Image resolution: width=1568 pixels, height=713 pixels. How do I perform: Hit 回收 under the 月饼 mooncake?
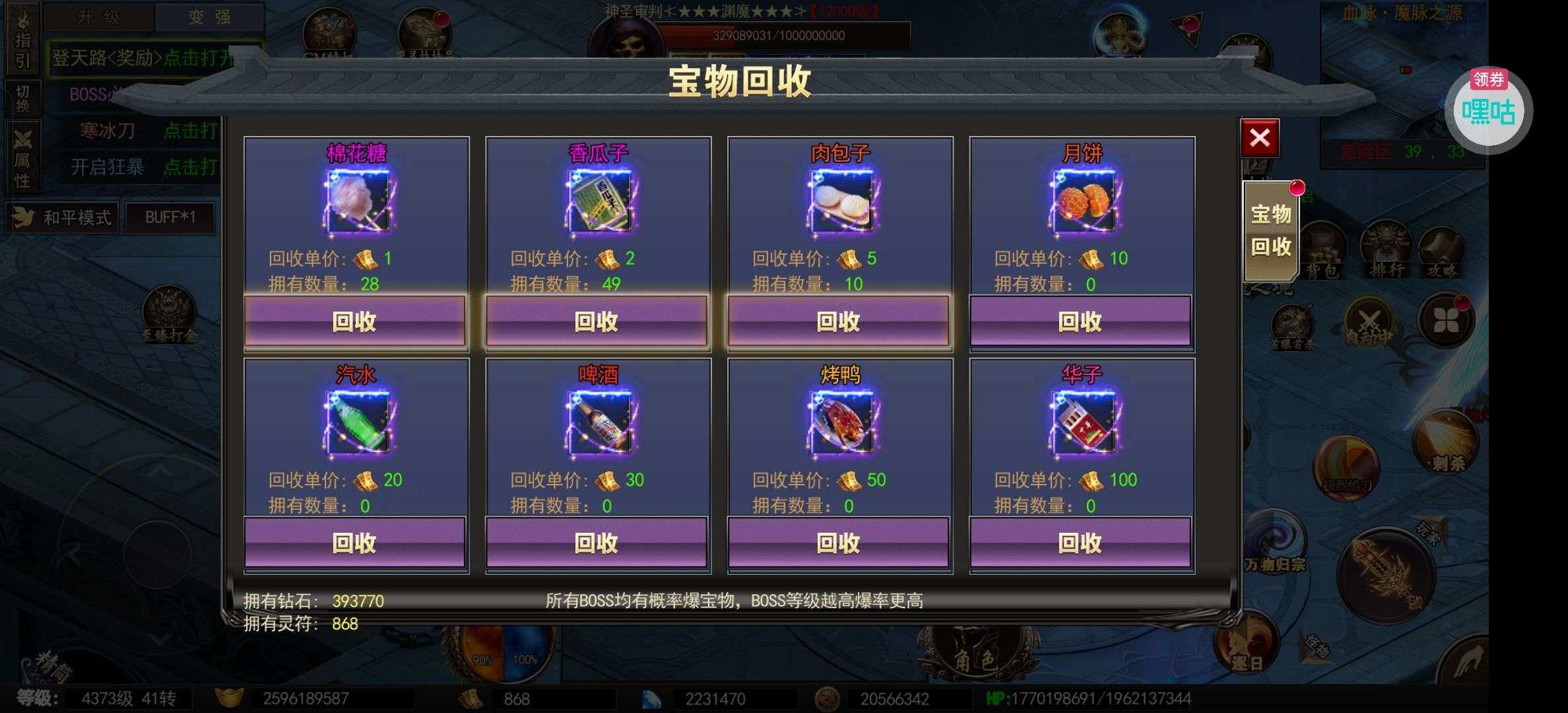[x=1080, y=322]
